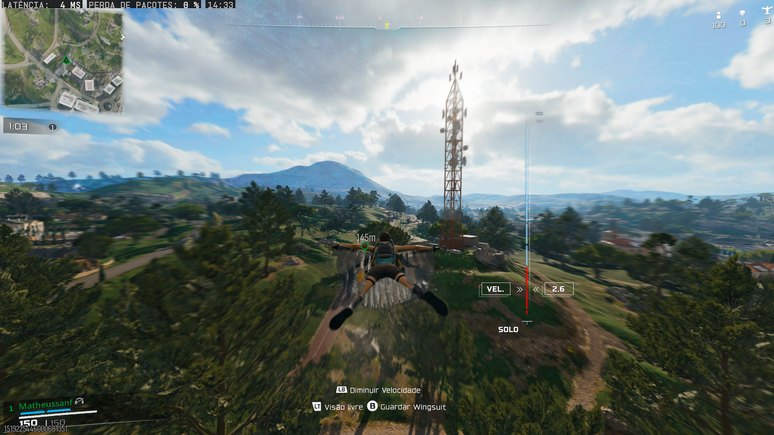Image resolution: width=774 pixels, height=435 pixels.
Task: Click the compass bar heading marker
Action: pyautogui.click(x=387, y=26)
